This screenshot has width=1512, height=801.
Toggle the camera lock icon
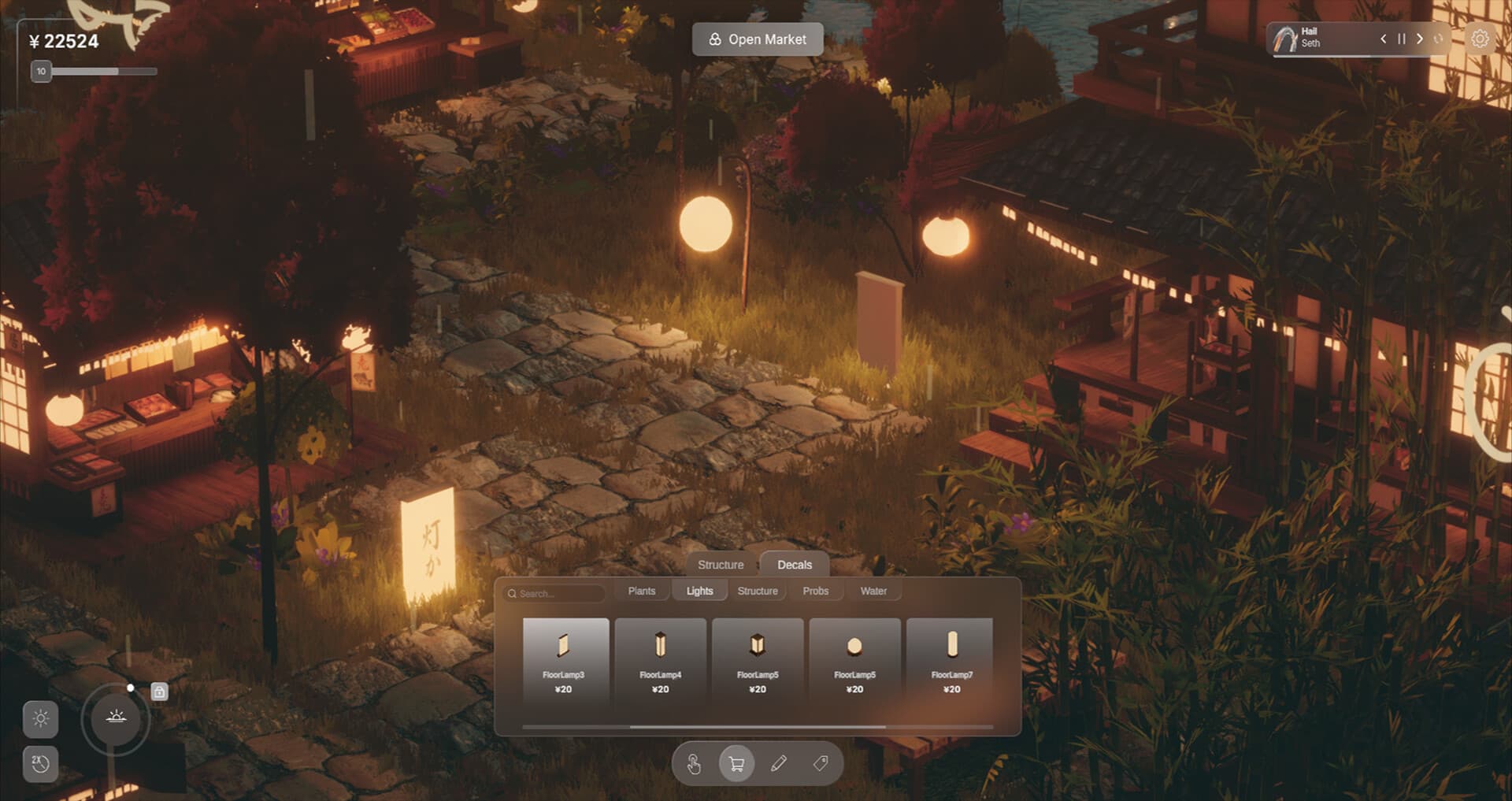160,692
